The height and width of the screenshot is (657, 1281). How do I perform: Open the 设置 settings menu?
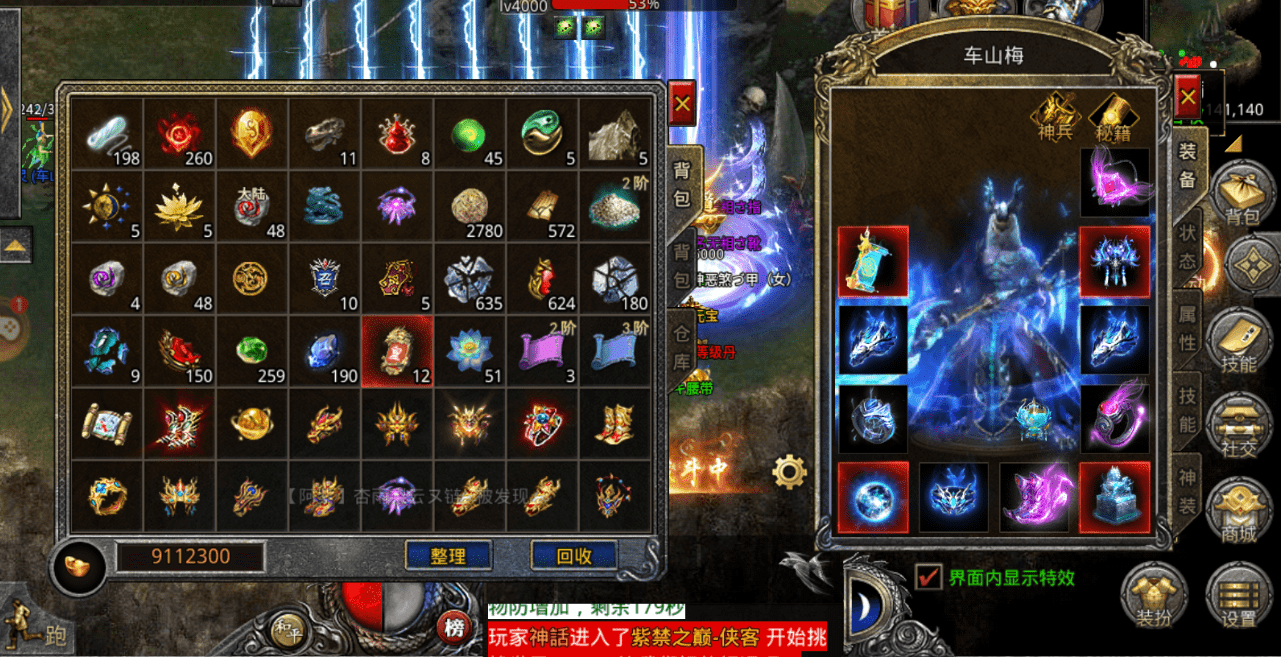[1238, 598]
